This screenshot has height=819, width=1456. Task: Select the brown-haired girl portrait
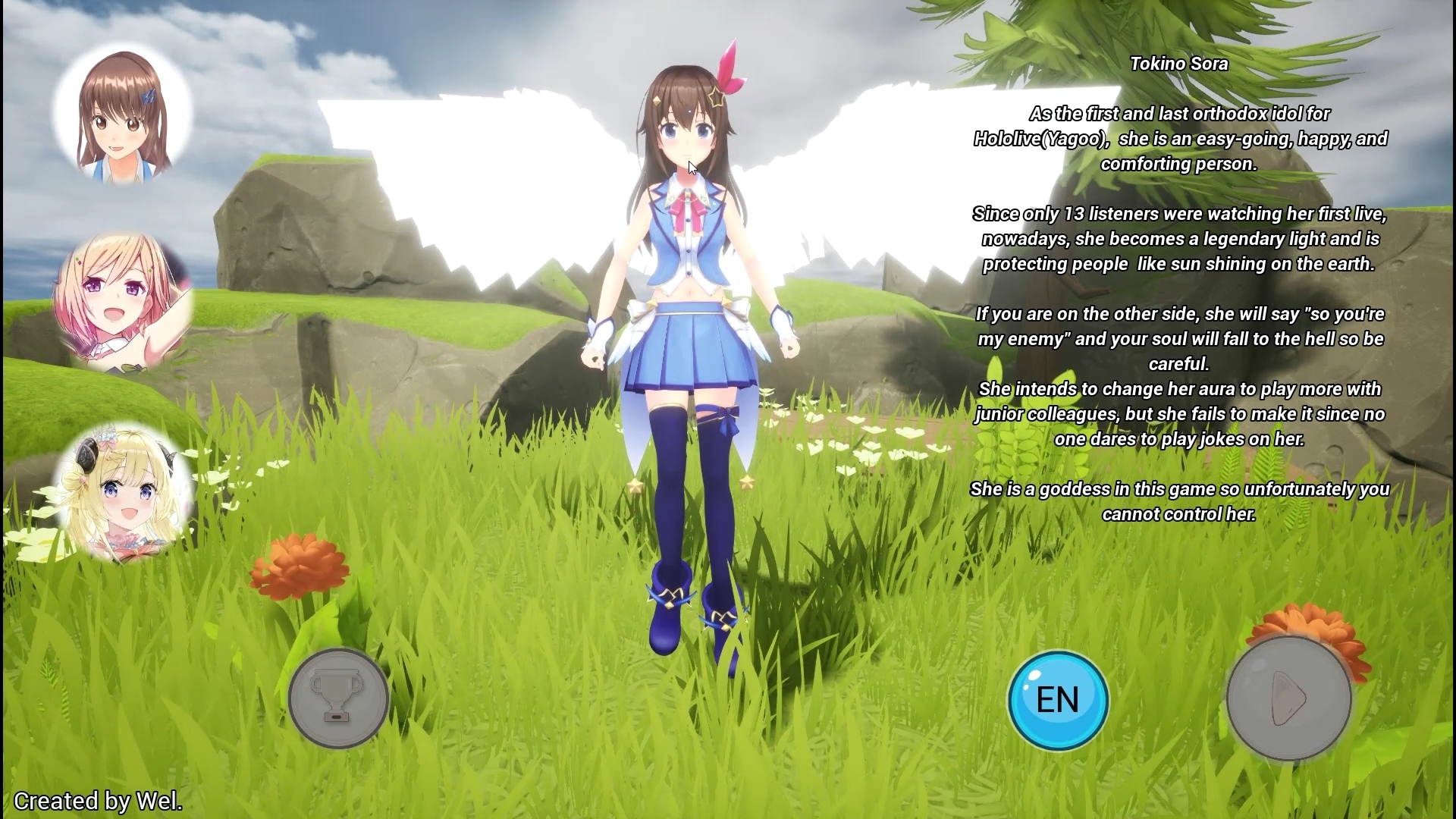122,115
